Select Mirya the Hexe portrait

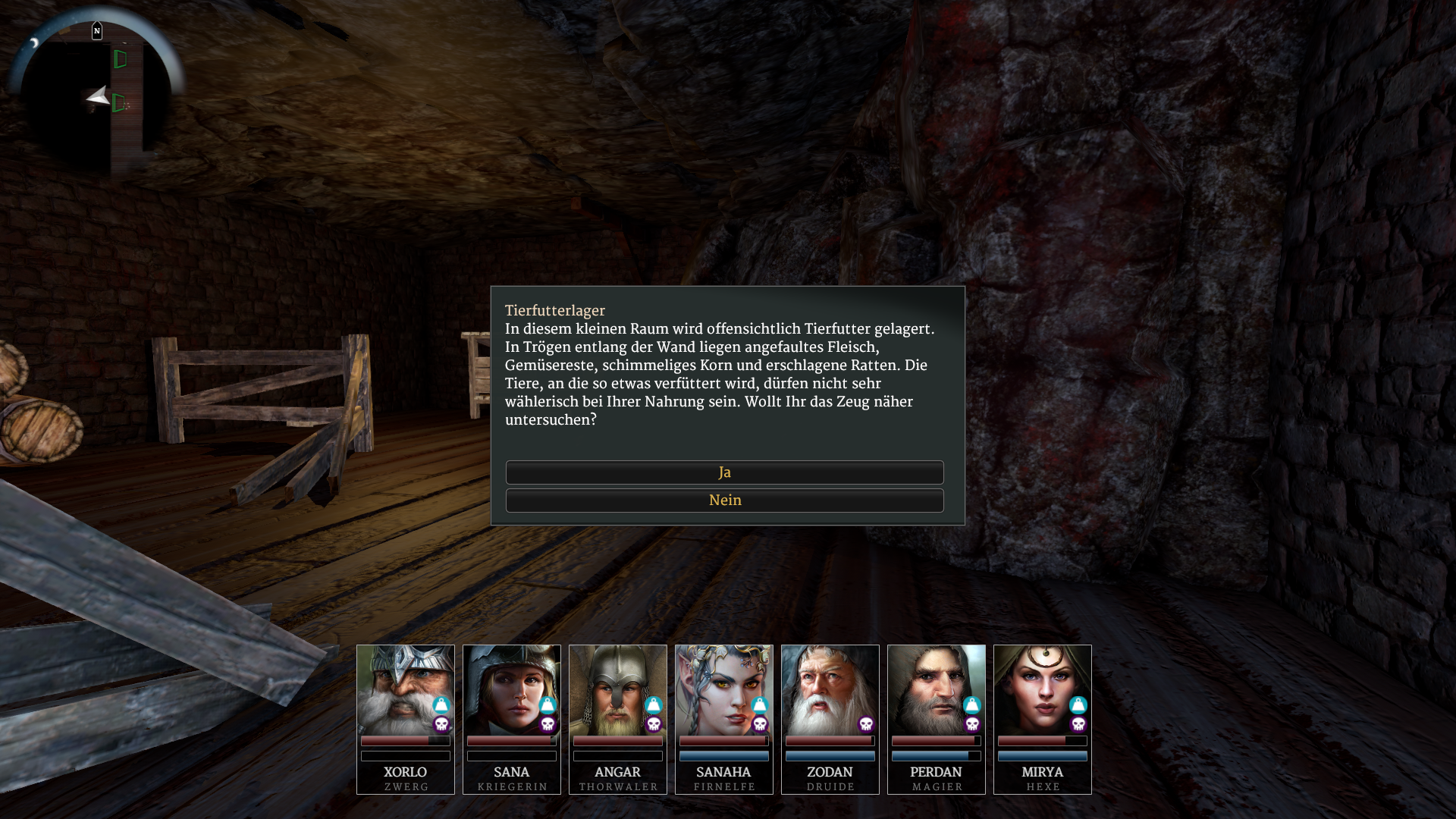coord(1042,689)
